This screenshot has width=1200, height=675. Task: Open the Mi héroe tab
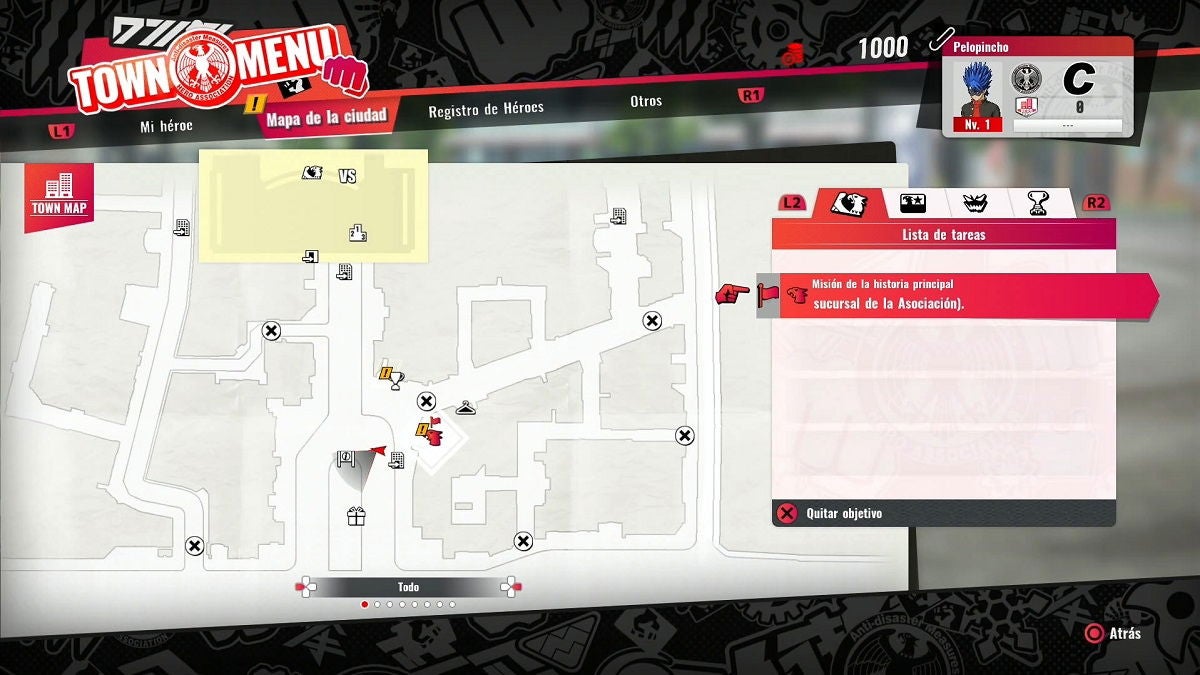[x=166, y=126]
